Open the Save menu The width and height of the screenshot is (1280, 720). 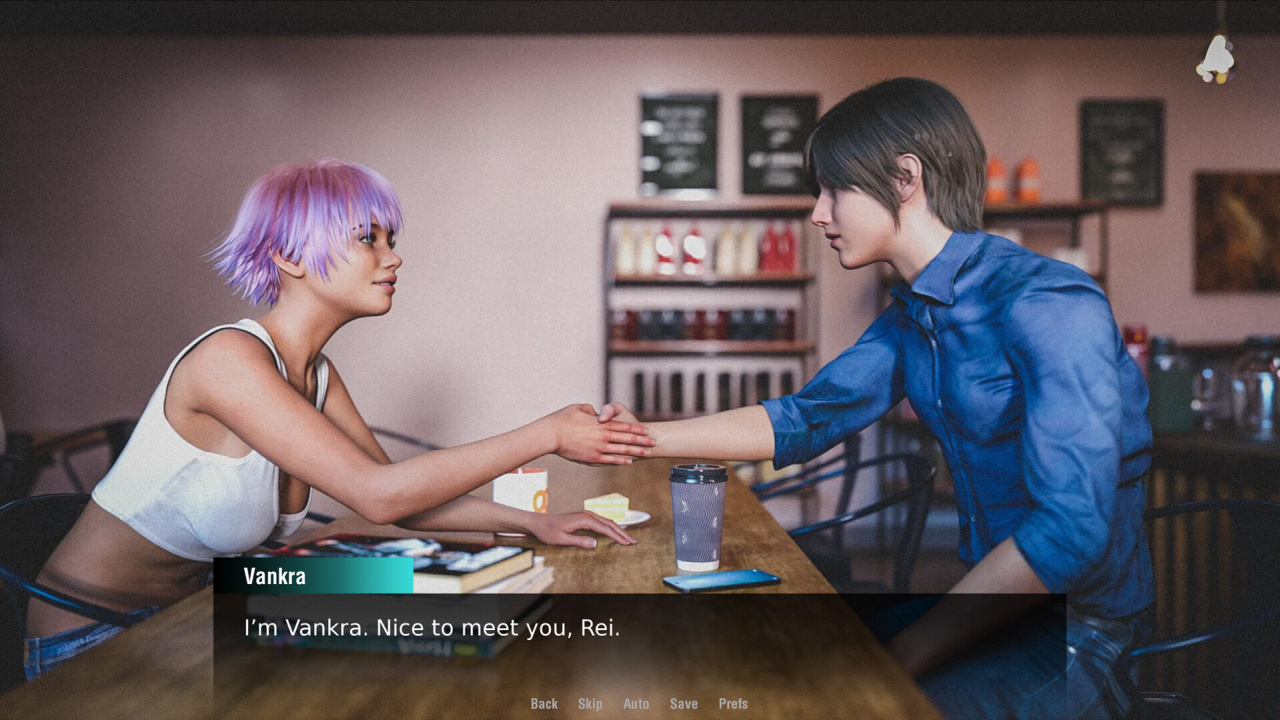pyautogui.click(x=684, y=704)
